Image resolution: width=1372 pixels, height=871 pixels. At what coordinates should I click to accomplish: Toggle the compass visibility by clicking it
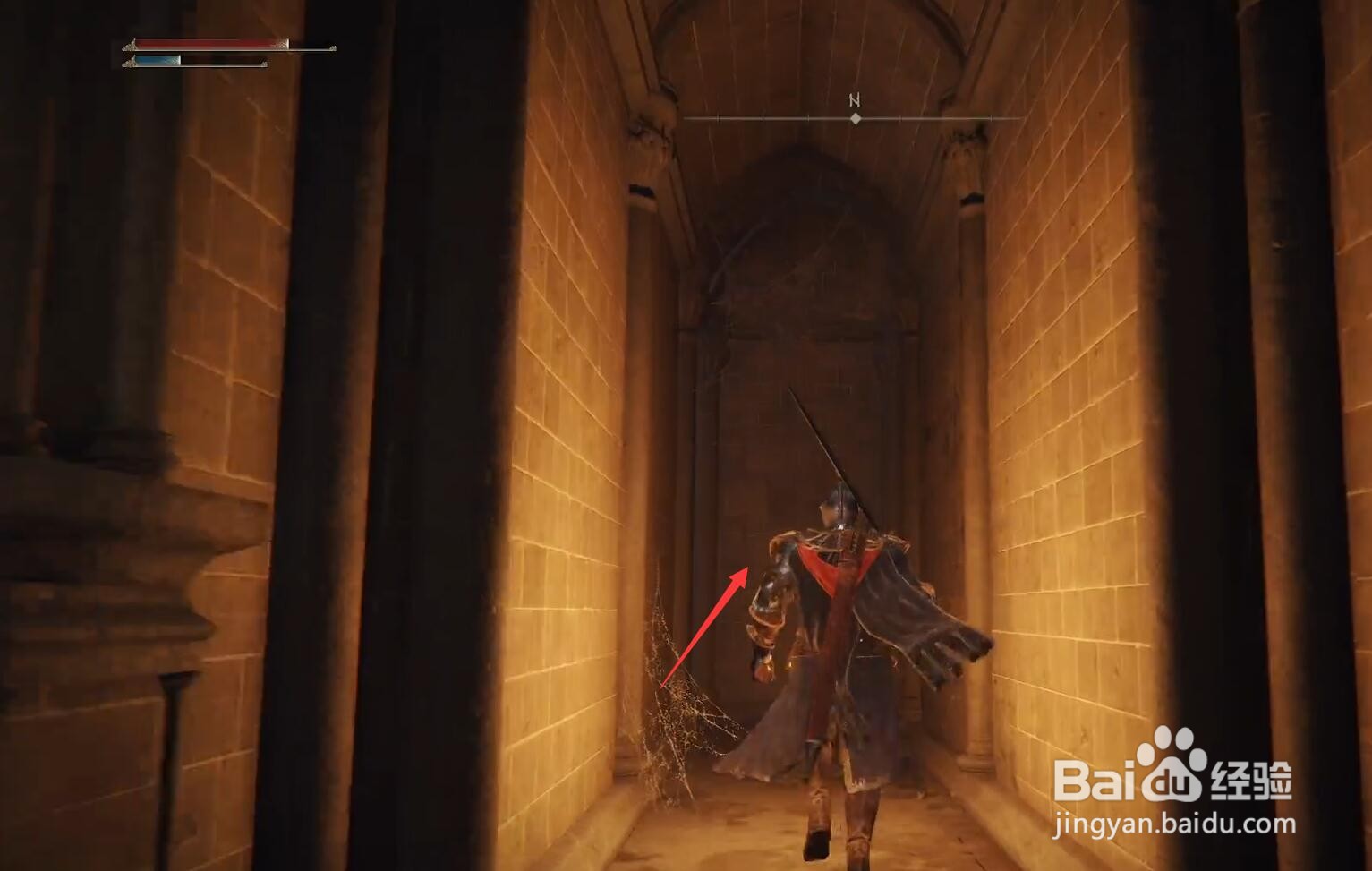[x=856, y=115]
